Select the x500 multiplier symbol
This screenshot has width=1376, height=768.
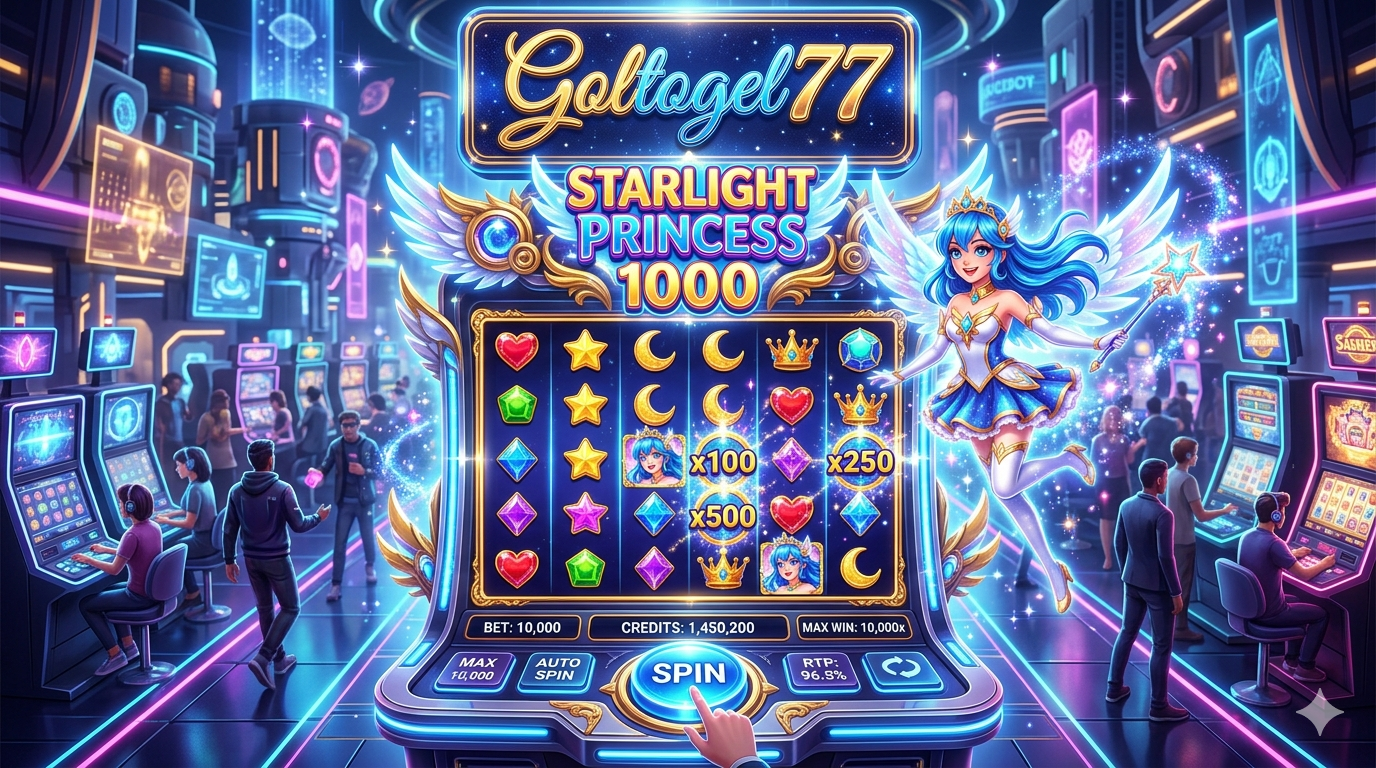pos(723,516)
